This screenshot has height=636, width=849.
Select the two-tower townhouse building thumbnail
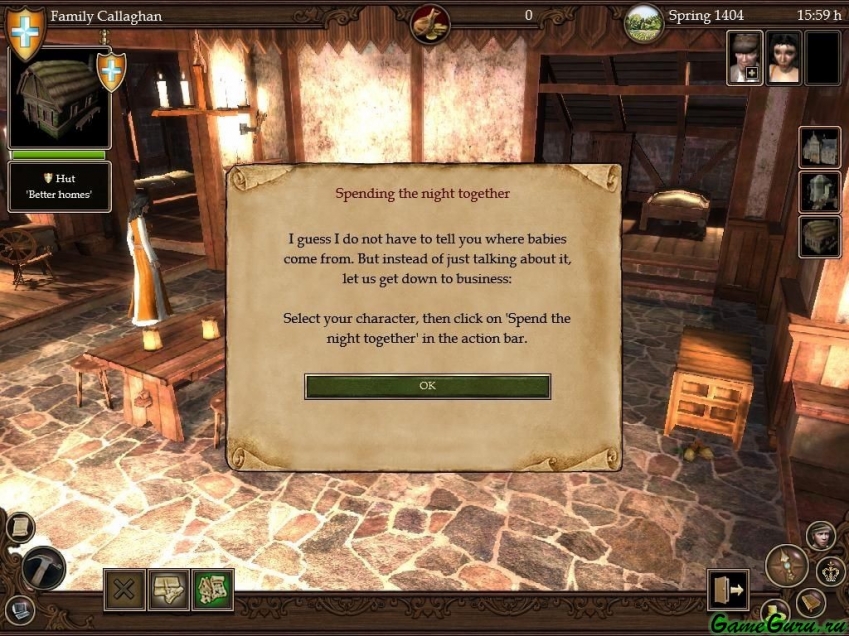pyautogui.click(x=819, y=149)
